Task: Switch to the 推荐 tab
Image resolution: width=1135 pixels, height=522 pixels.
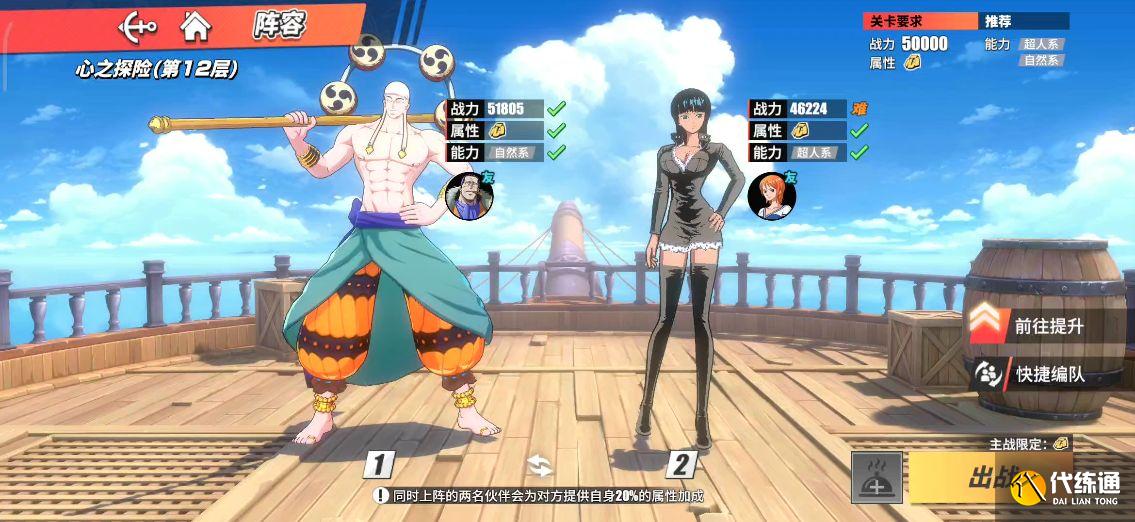Action: click(1023, 21)
